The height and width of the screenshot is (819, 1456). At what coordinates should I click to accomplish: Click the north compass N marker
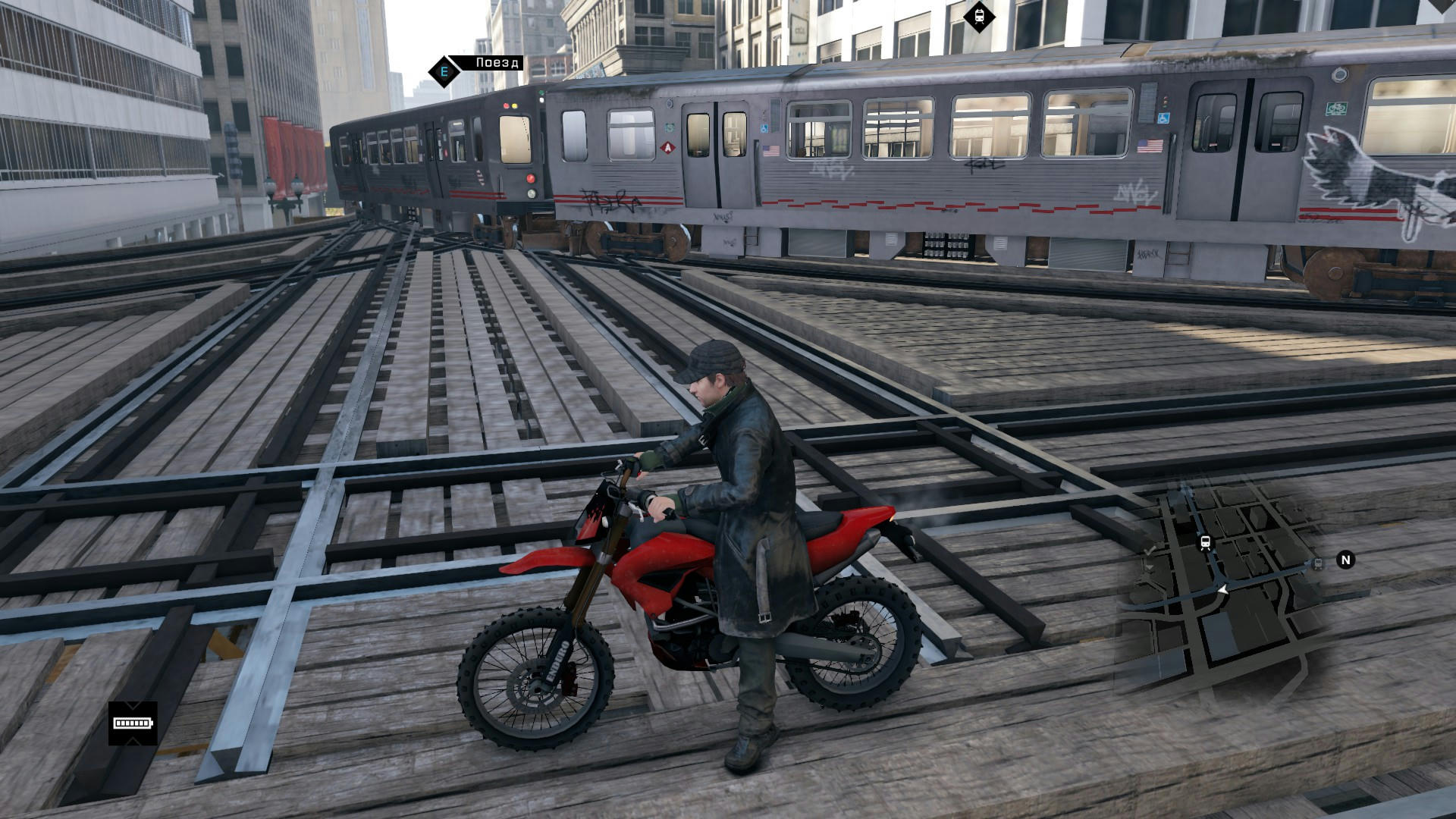[x=1346, y=560]
